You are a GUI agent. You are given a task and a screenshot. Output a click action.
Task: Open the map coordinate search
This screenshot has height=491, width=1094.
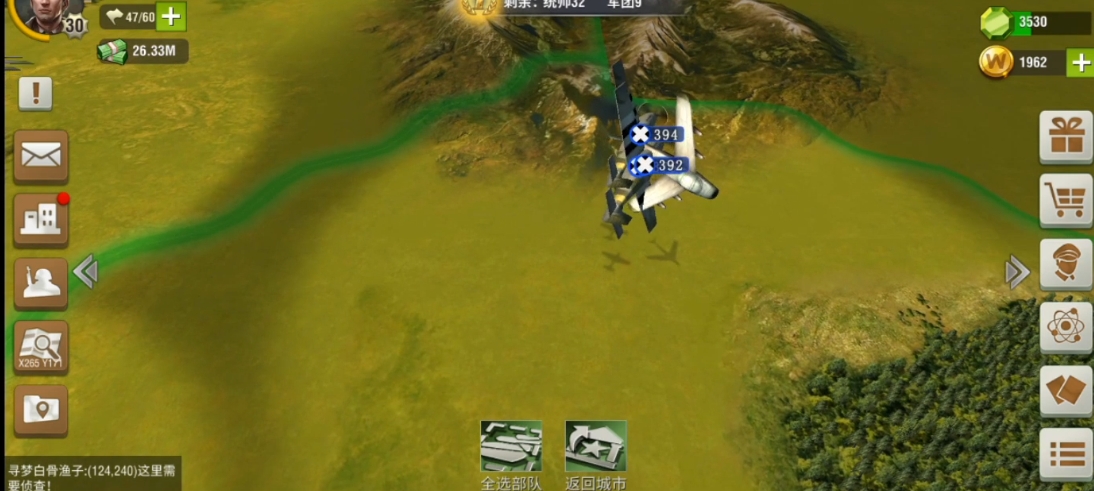pyautogui.click(x=41, y=347)
